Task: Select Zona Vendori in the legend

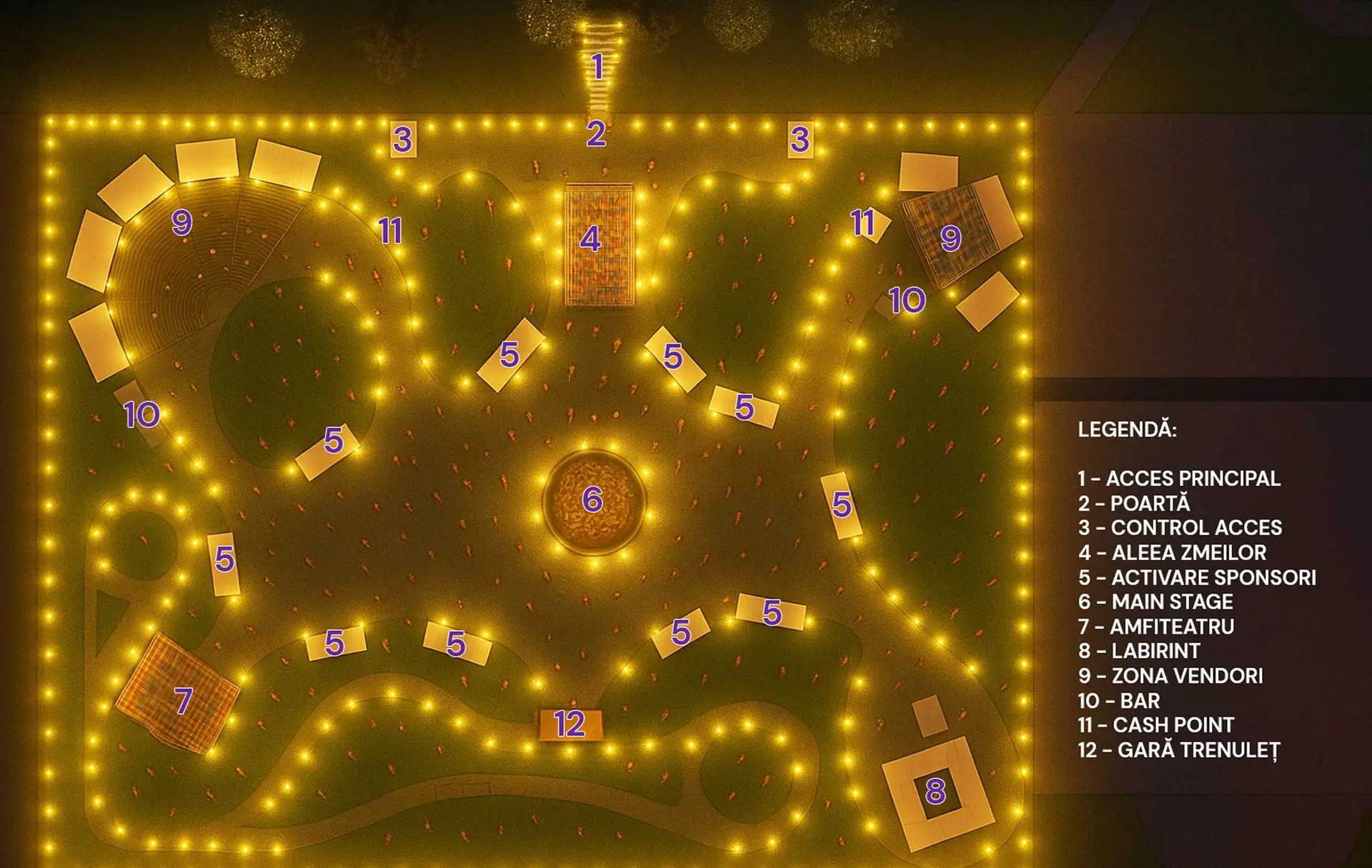Action: point(1170,676)
